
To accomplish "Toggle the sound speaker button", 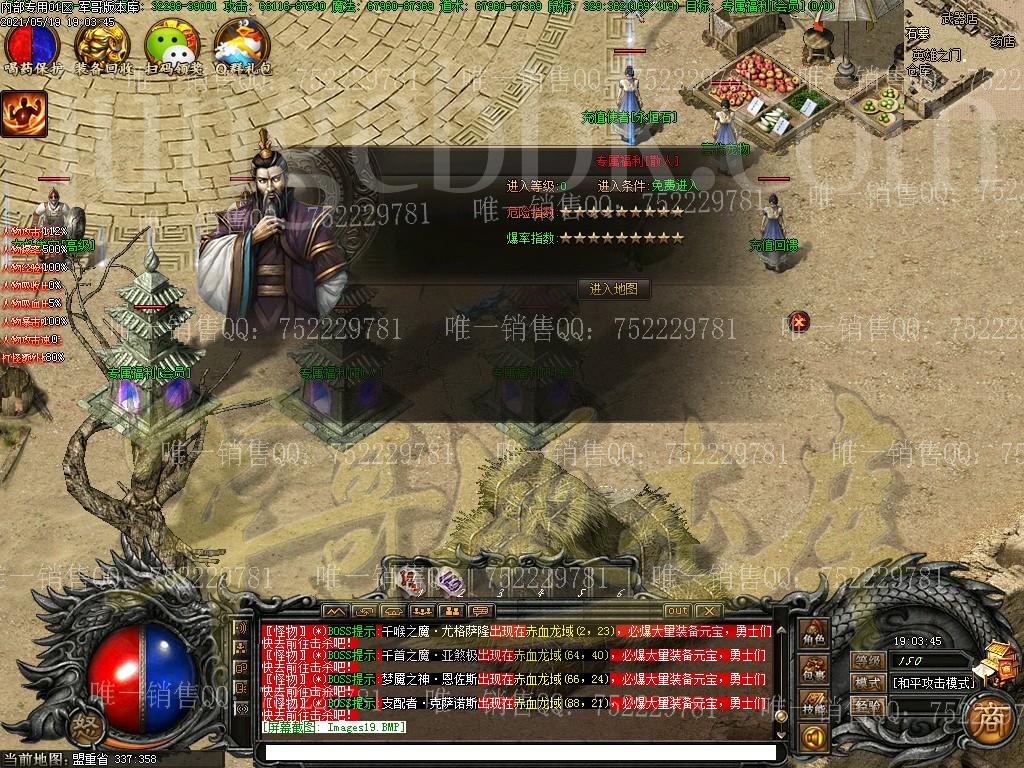I will [813, 739].
